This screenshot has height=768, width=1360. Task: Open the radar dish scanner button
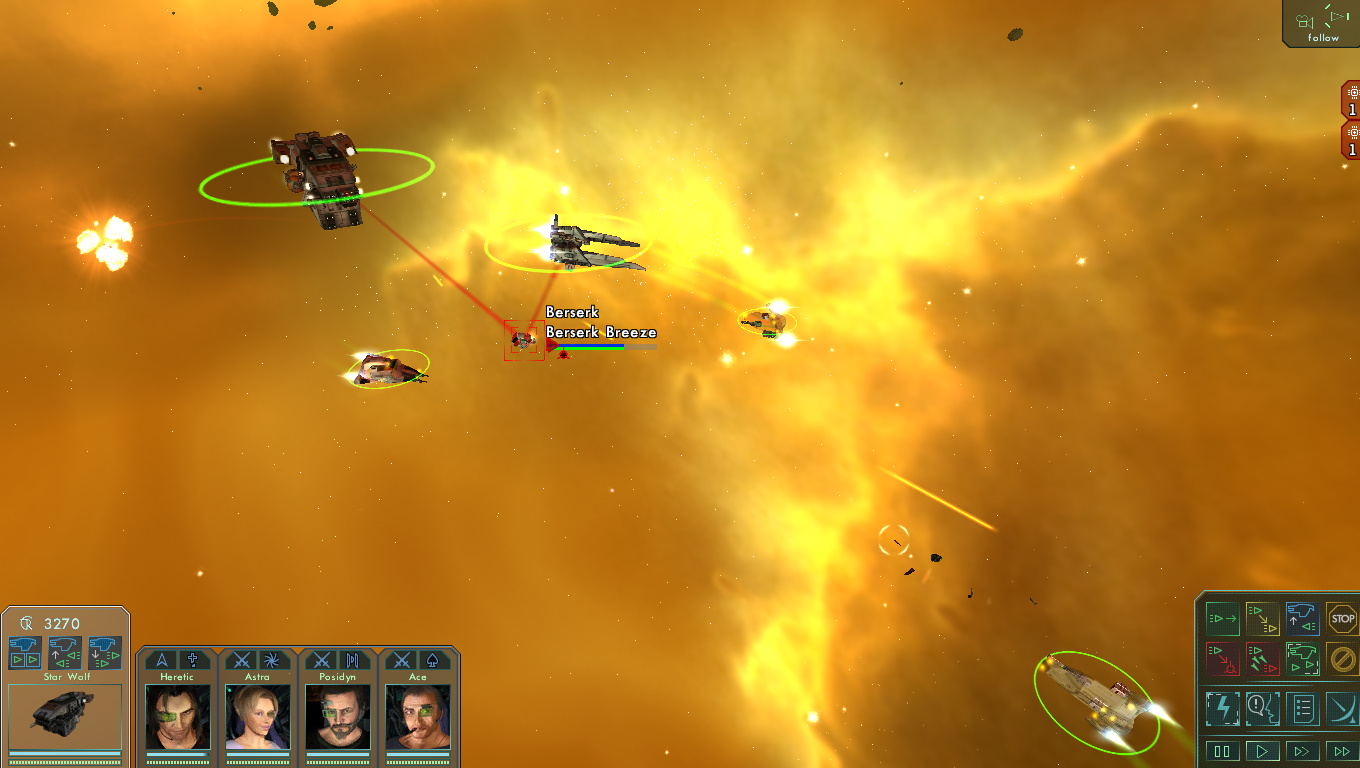click(x=1342, y=708)
